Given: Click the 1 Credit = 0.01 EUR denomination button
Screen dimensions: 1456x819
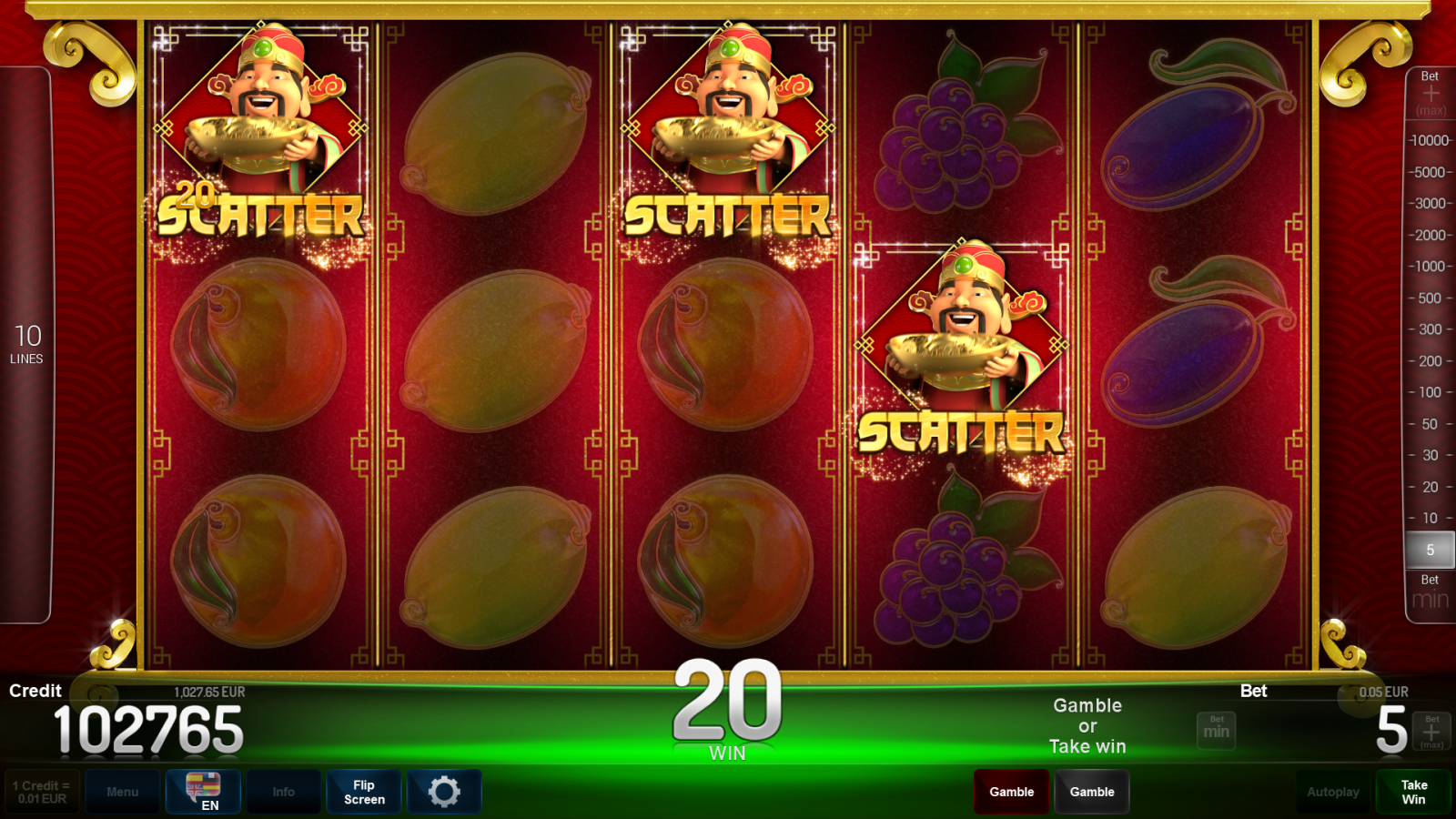Looking at the screenshot, I should (42, 792).
